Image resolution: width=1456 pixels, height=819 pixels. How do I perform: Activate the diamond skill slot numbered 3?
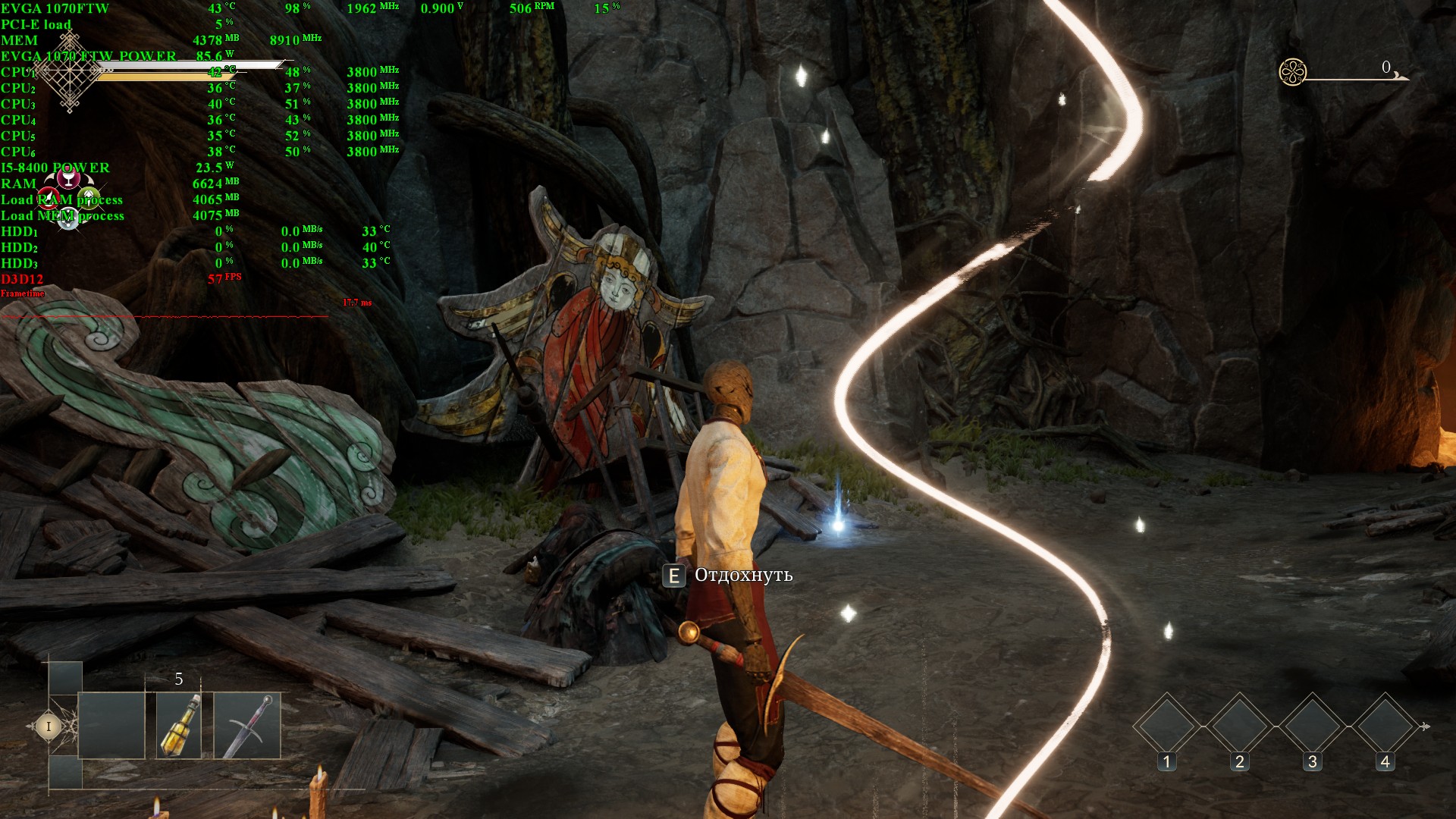(x=1313, y=726)
